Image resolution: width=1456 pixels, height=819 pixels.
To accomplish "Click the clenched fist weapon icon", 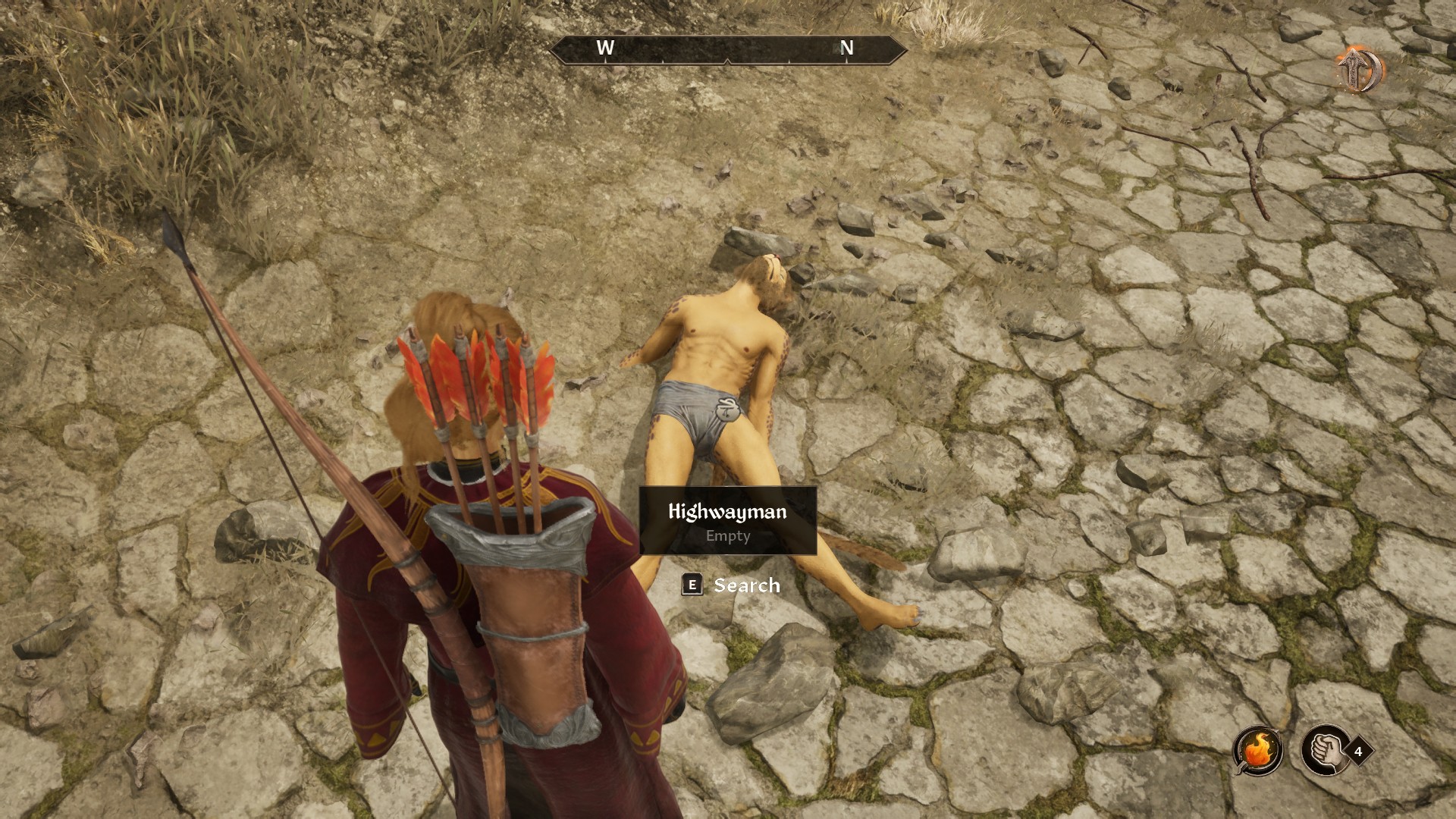I will [1325, 751].
